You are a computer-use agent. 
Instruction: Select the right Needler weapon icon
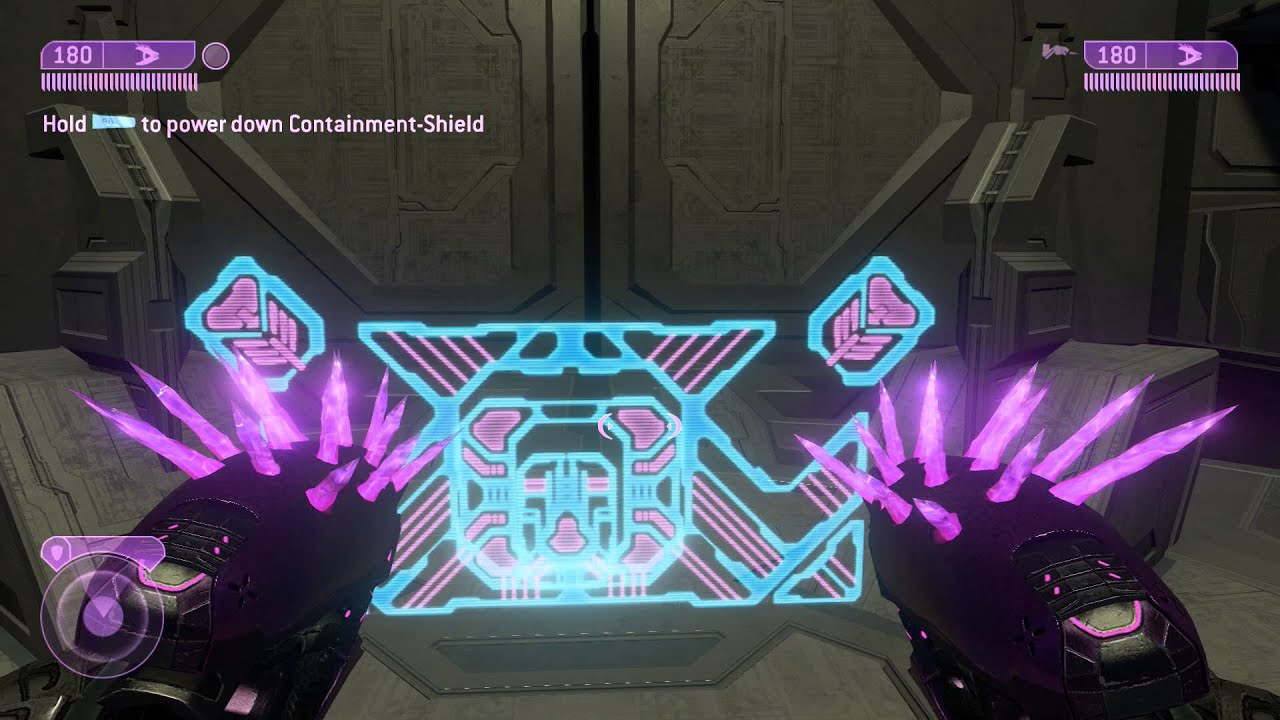click(x=1188, y=56)
